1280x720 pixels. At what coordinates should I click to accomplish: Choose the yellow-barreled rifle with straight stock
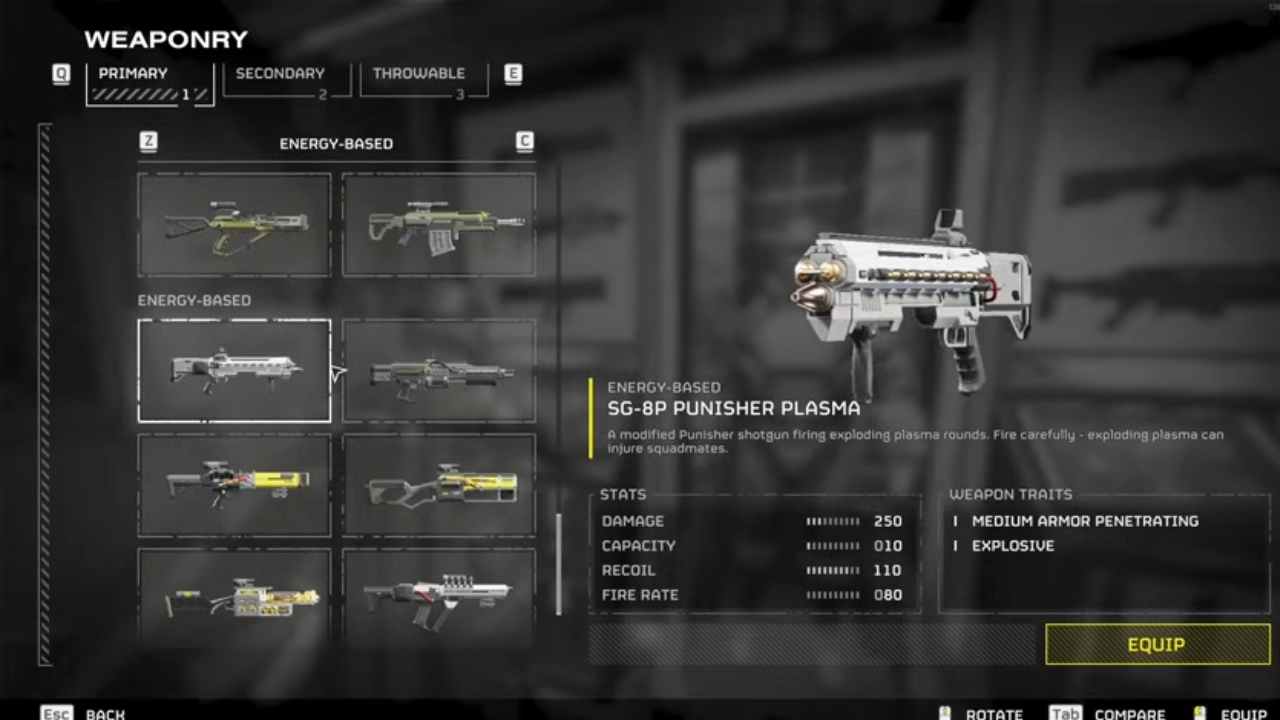[x=234, y=485]
